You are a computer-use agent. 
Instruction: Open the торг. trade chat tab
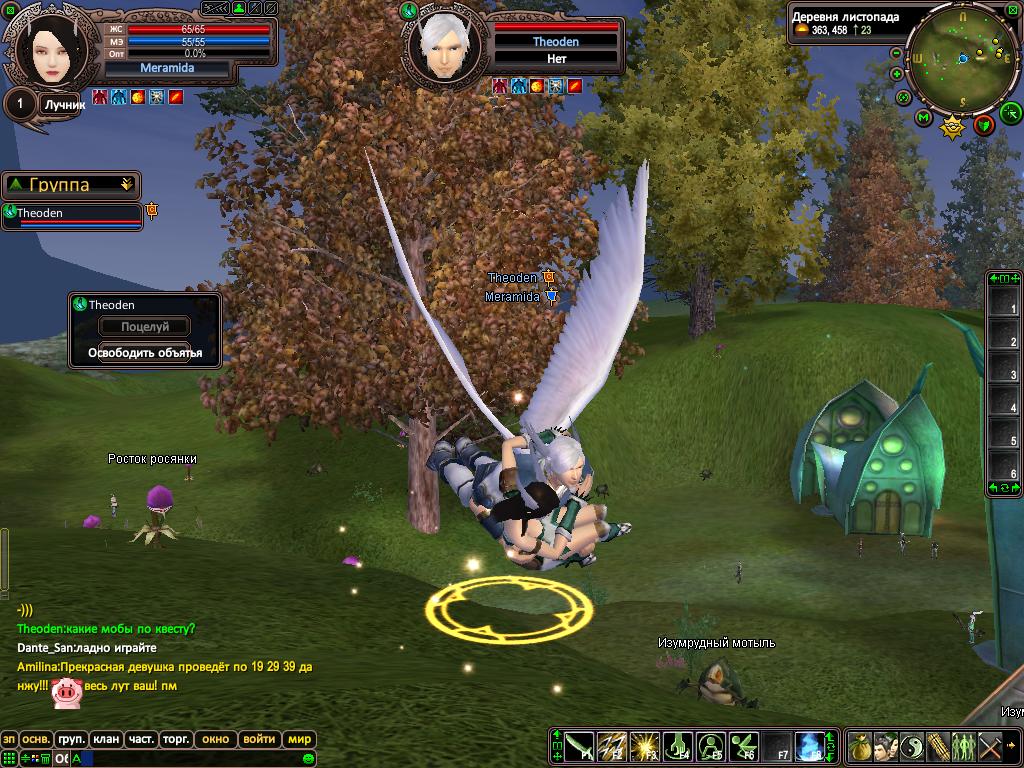point(176,739)
